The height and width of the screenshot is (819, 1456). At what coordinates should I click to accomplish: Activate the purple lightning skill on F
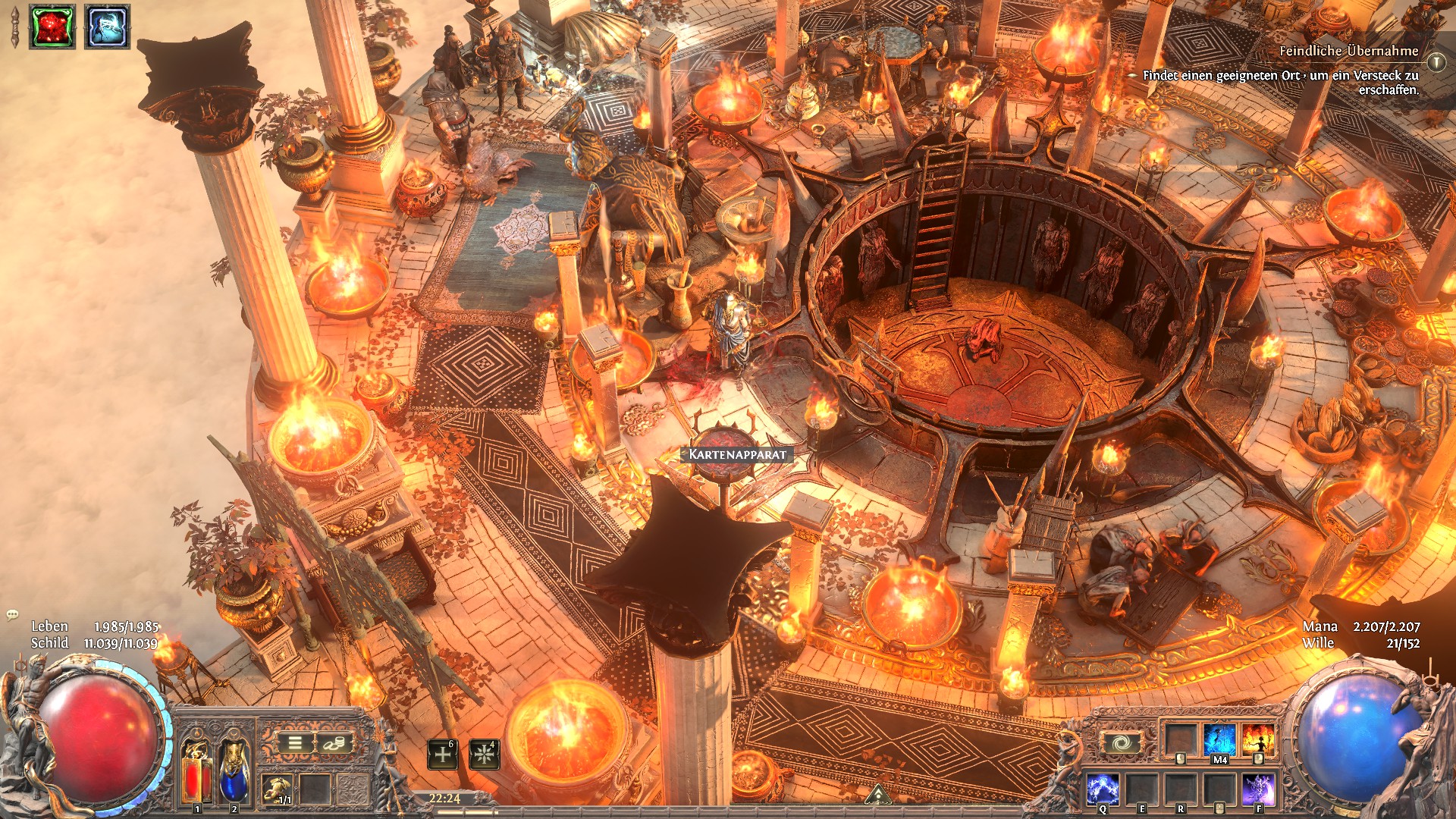(x=1258, y=789)
